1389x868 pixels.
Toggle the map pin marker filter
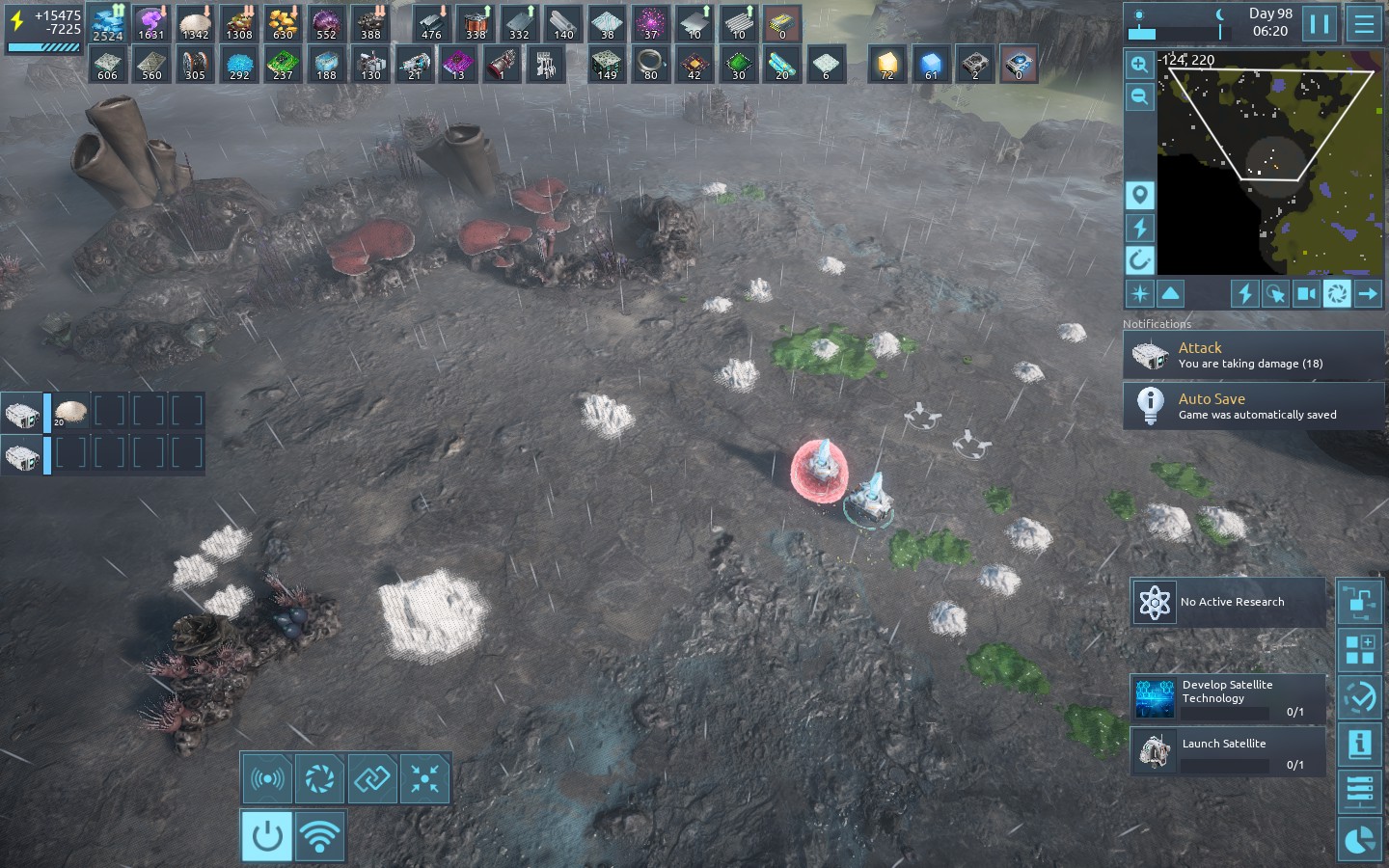tap(1139, 195)
